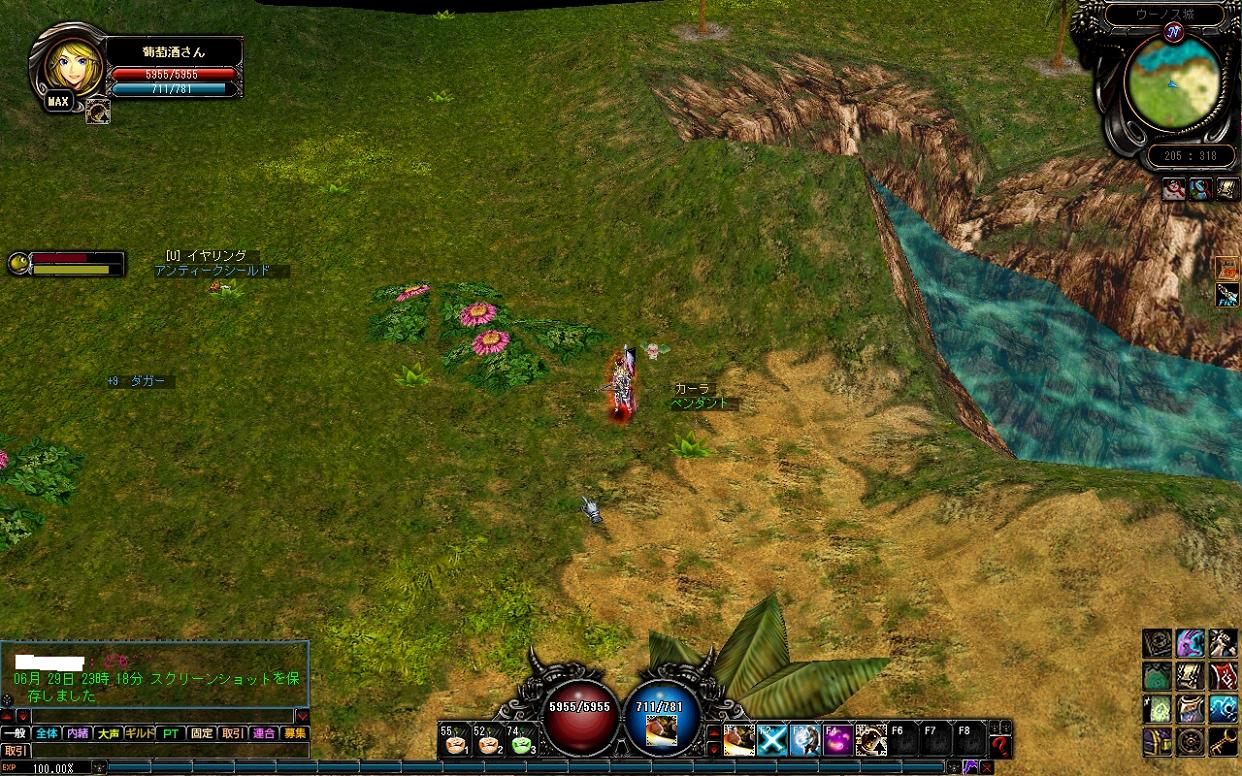
Task: Open the ギルド guild chat tab
Action: point(140,733)
